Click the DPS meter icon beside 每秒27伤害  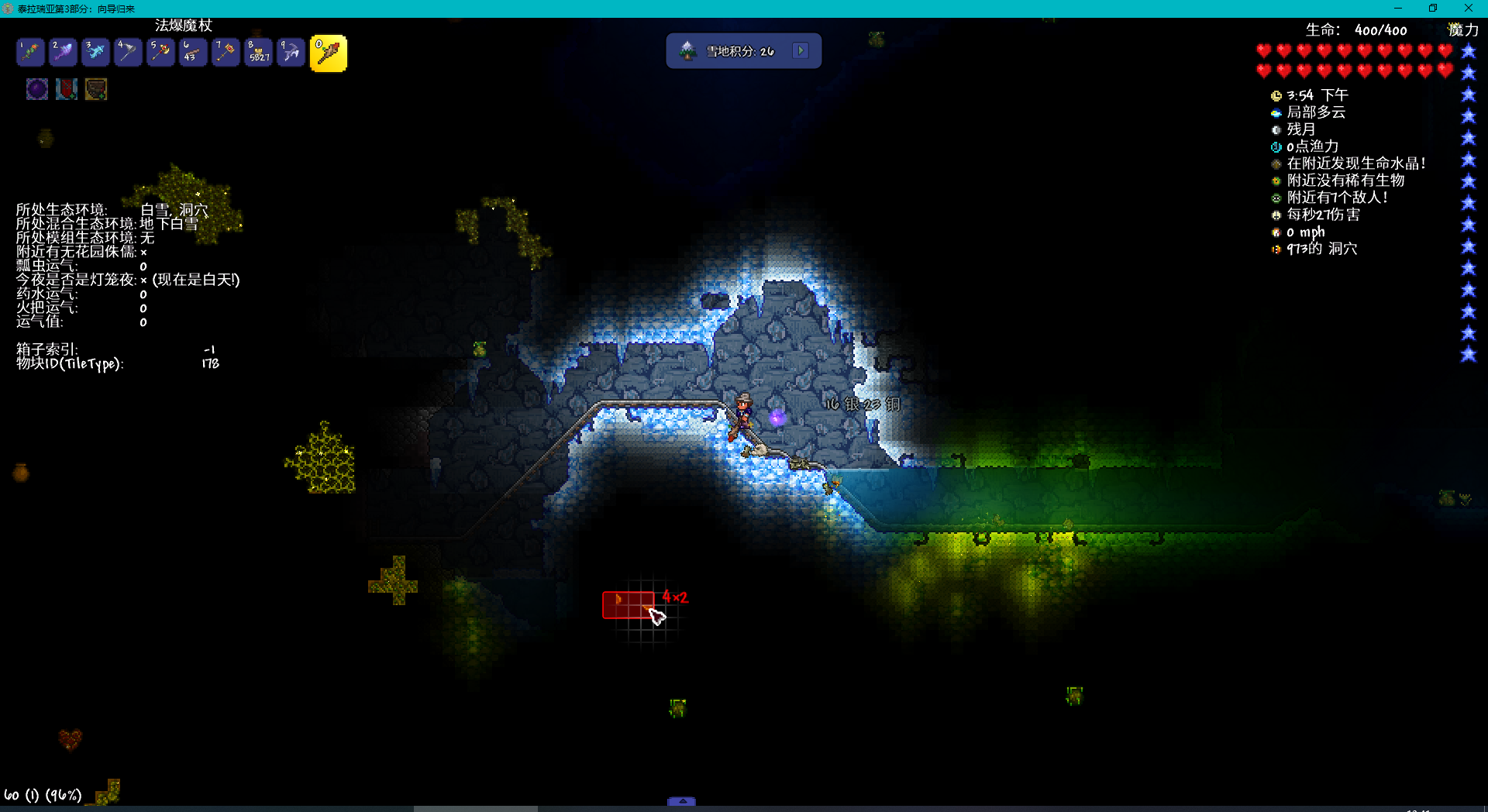[1276, 215]
